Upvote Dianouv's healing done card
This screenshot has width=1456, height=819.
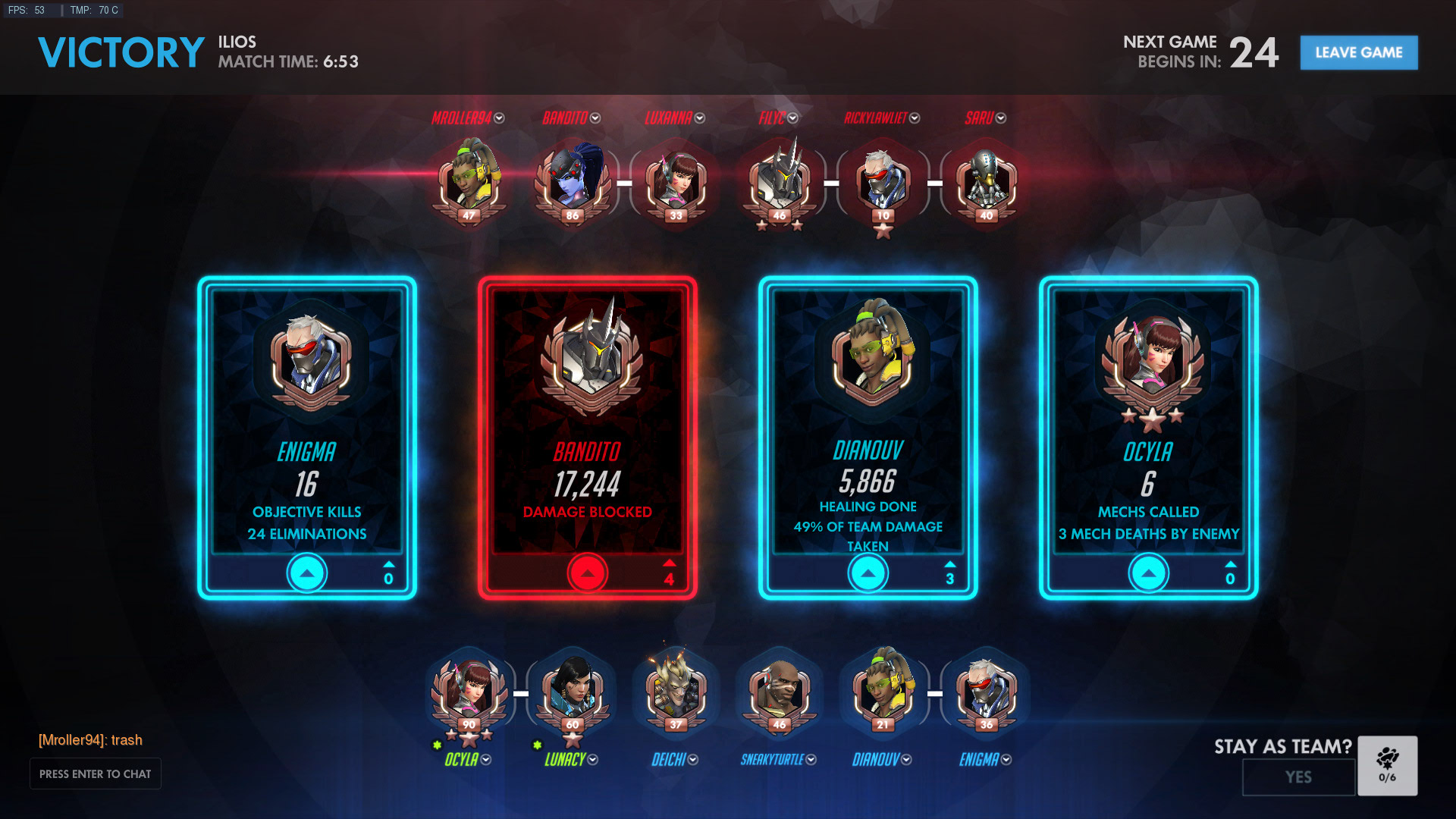[x=868, y=573]
